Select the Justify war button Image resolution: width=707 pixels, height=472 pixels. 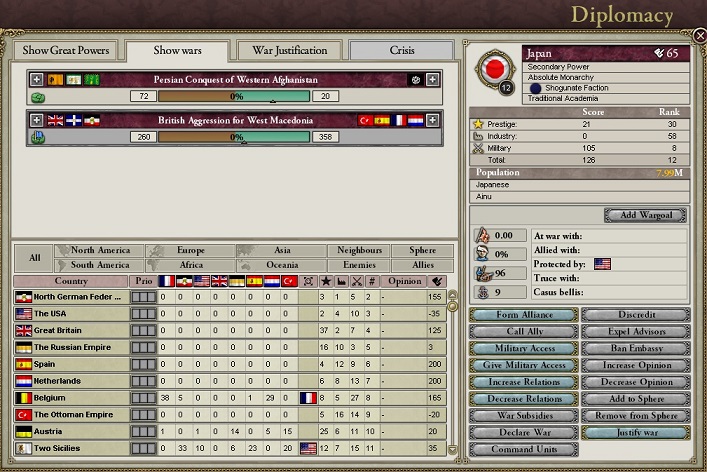point(635,433)
